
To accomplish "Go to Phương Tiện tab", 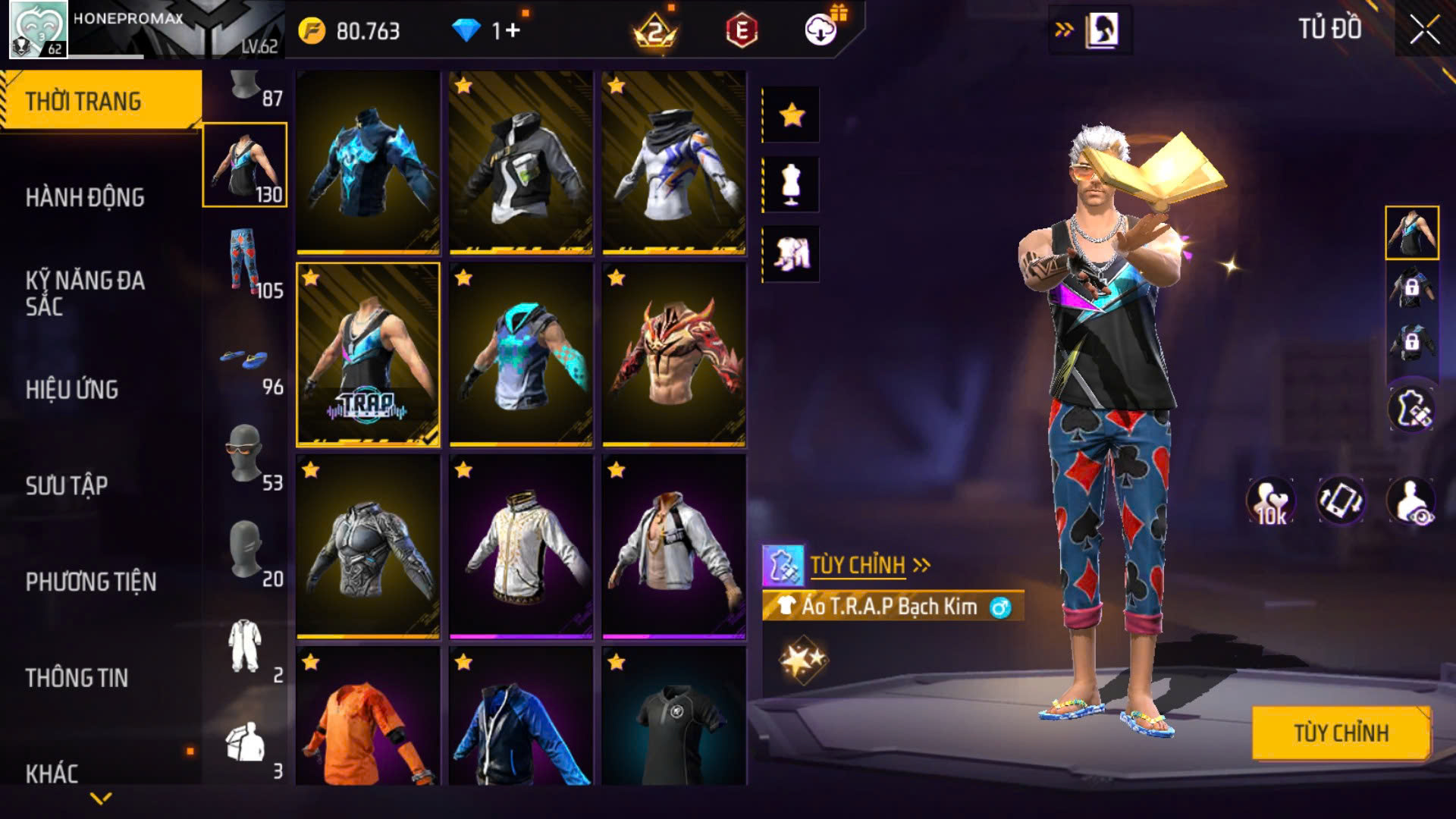I will tap(91, 582).
